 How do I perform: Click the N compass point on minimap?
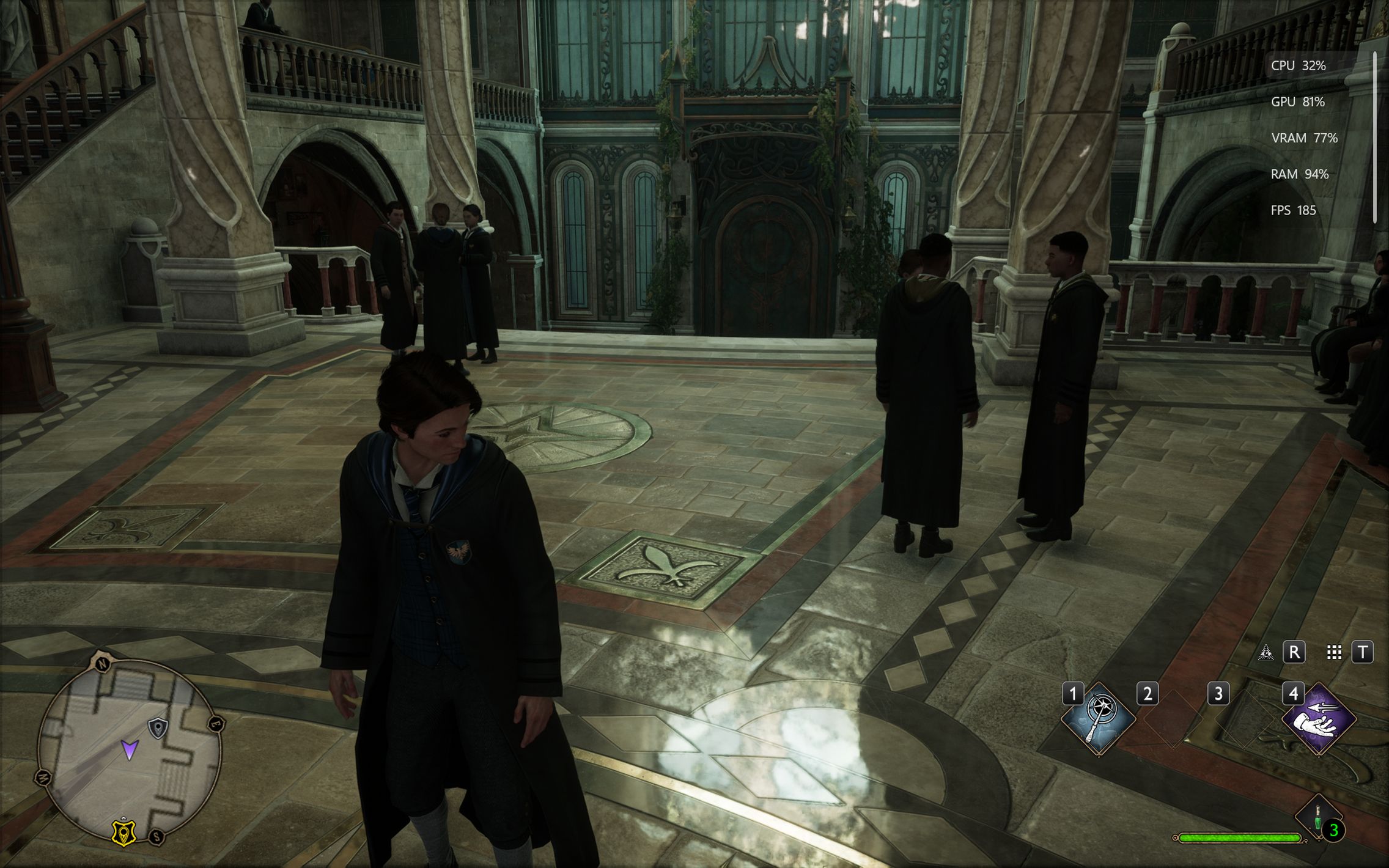click(101, 663)
